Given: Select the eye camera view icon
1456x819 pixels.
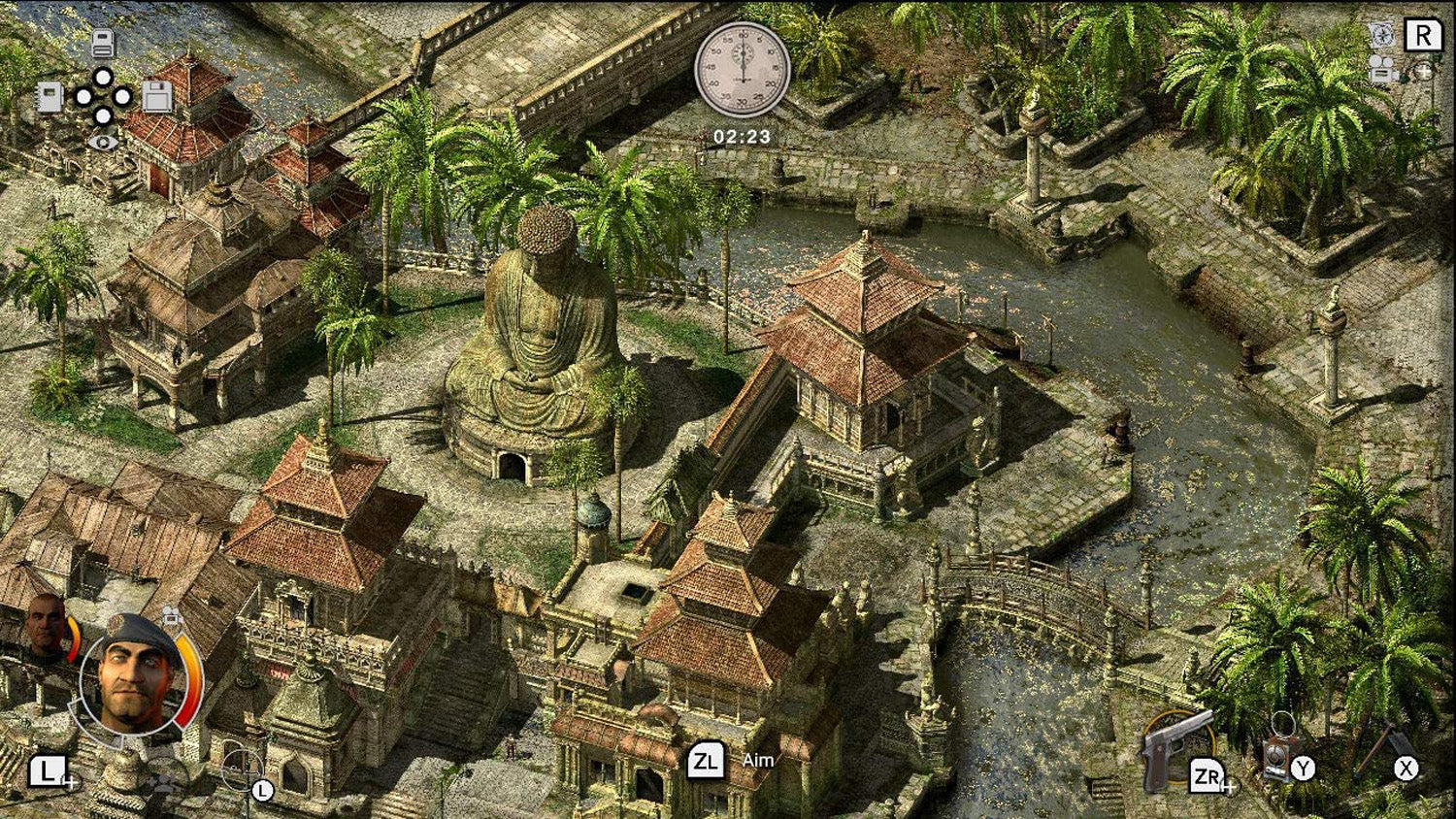Looking at the screenshot, I should pyautogui.click(x=104, y=143).
